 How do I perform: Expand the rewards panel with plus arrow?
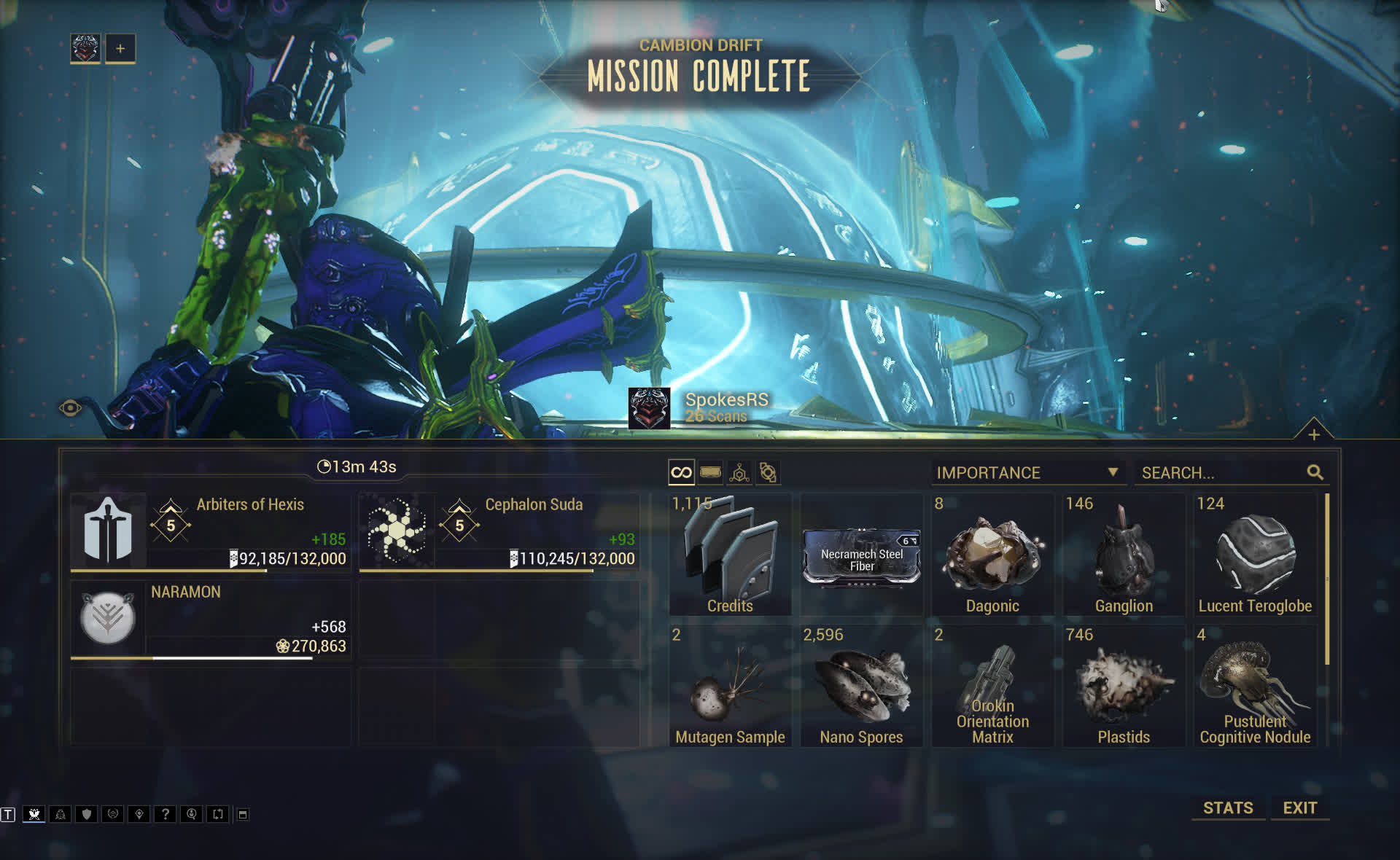coord(1313,434)
